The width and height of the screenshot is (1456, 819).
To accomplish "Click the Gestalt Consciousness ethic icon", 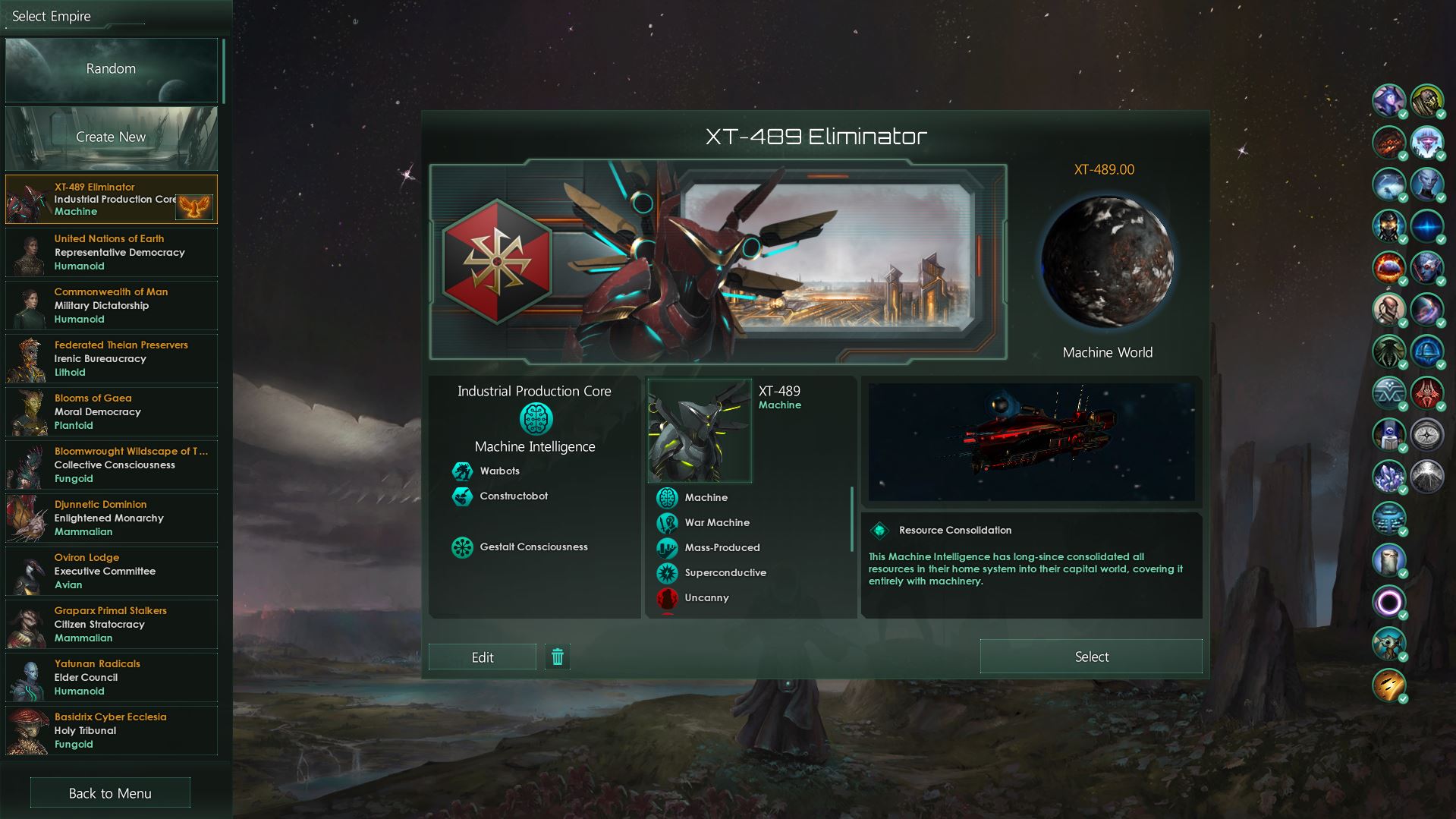I will click(x=463, y=547).
